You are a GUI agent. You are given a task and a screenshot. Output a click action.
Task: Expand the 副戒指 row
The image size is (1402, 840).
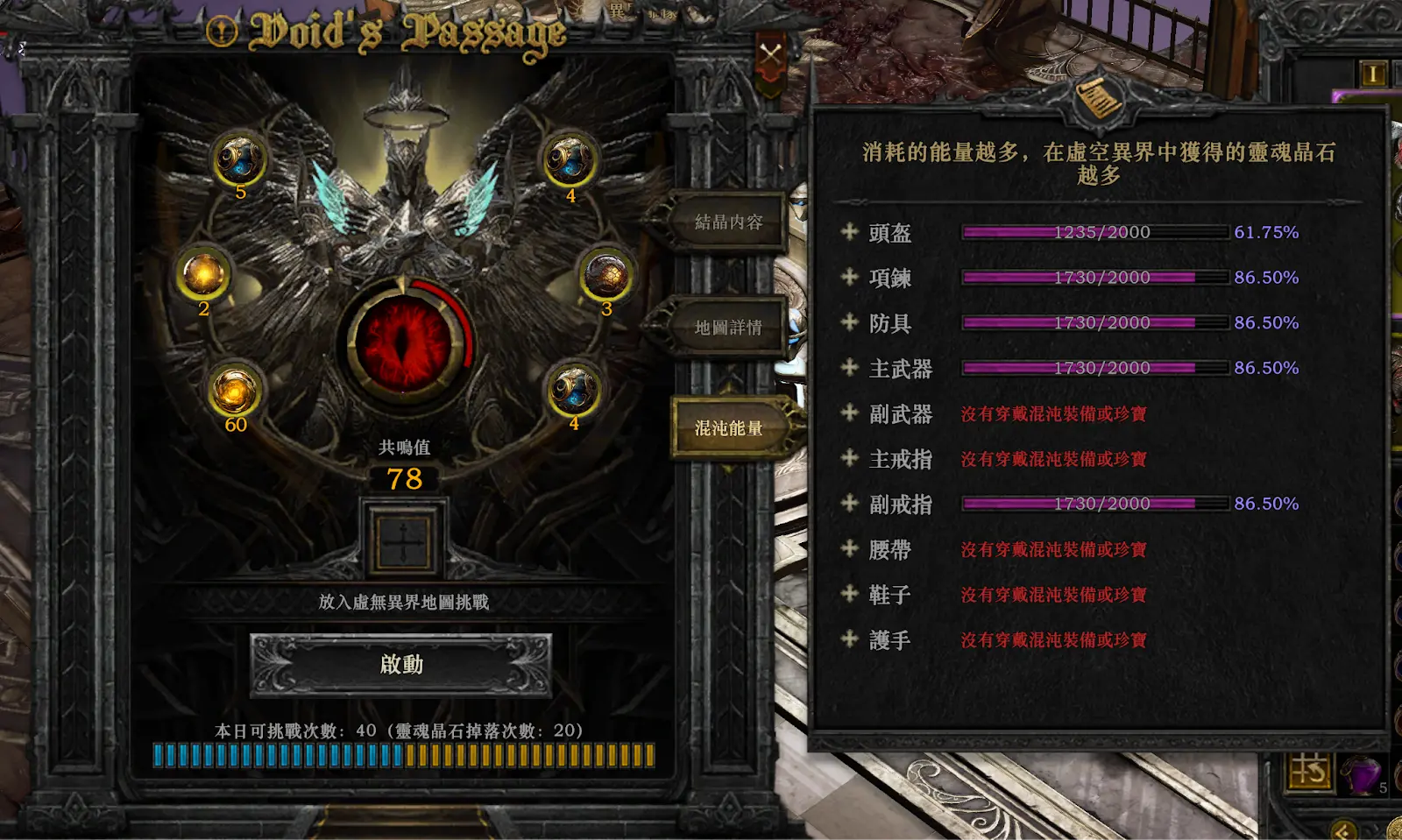849,504
